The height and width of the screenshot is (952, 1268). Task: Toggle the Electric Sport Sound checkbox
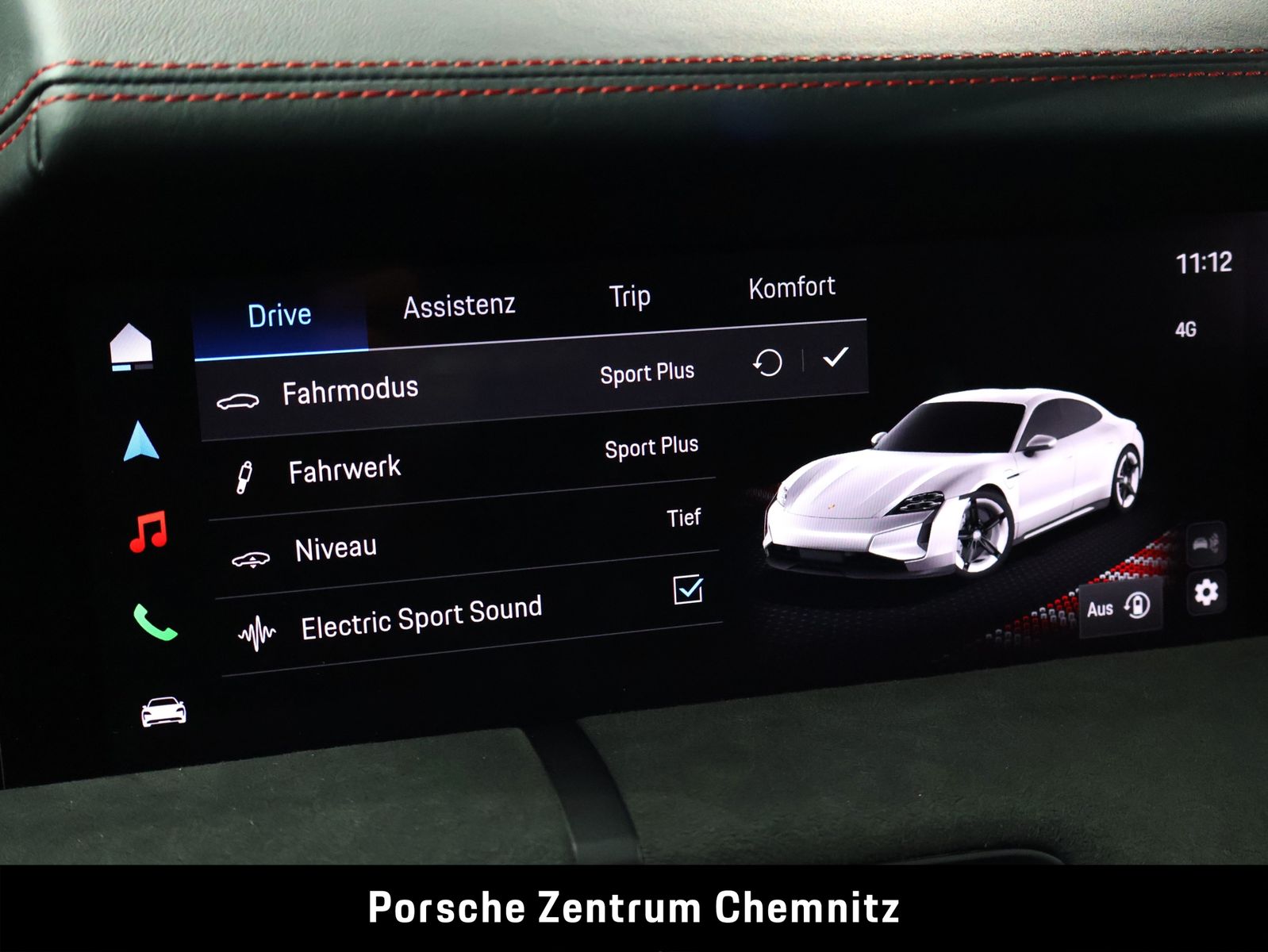point(687,589)
